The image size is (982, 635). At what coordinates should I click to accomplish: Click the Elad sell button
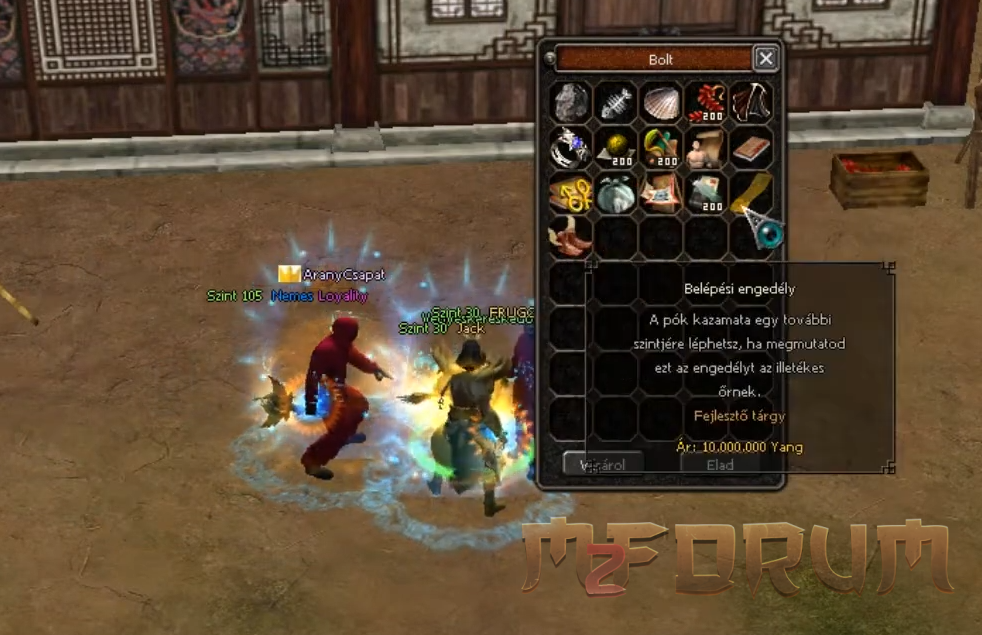point(720,464)
